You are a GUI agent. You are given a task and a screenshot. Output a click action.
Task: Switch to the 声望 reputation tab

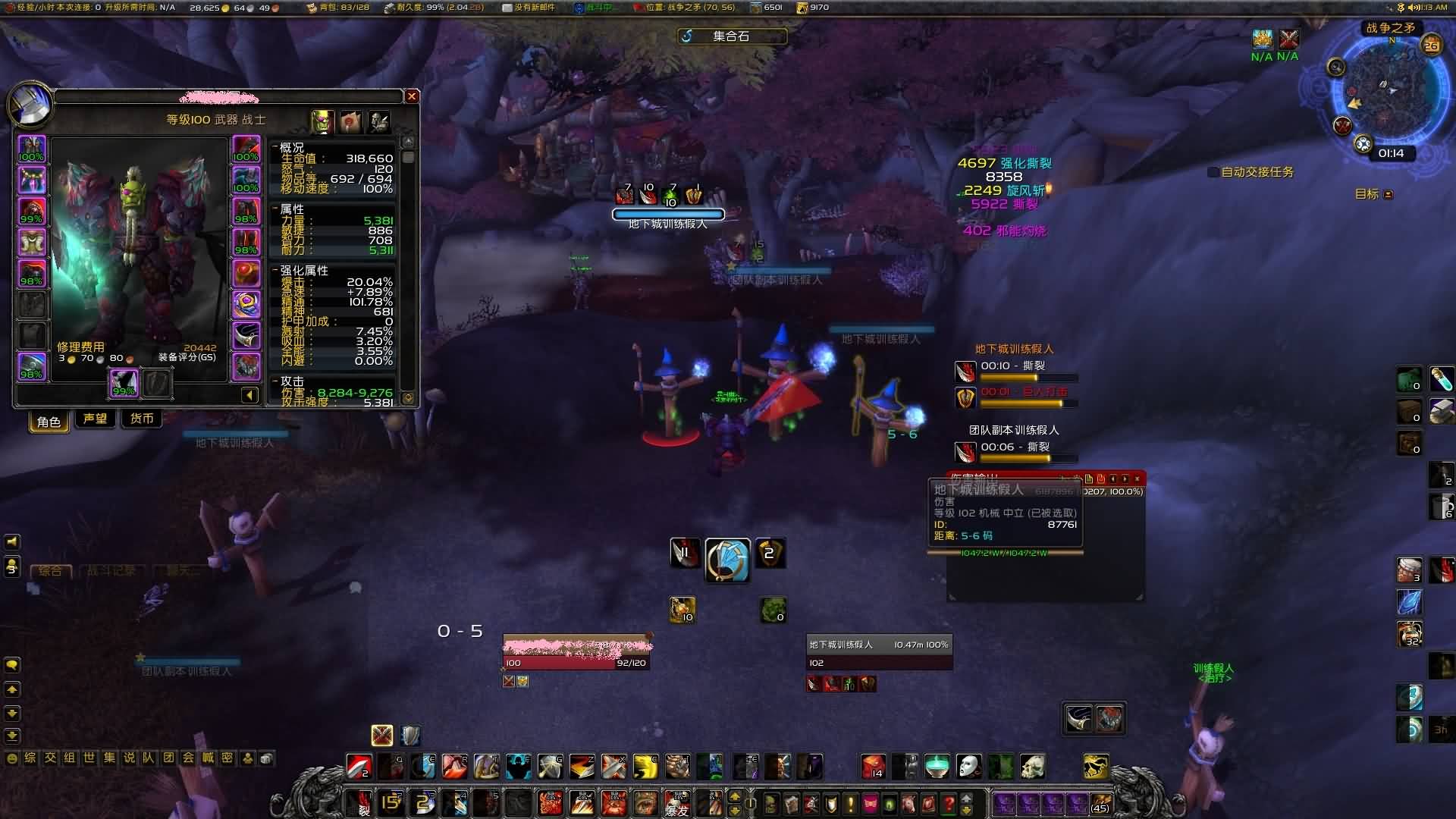point(95,419)
